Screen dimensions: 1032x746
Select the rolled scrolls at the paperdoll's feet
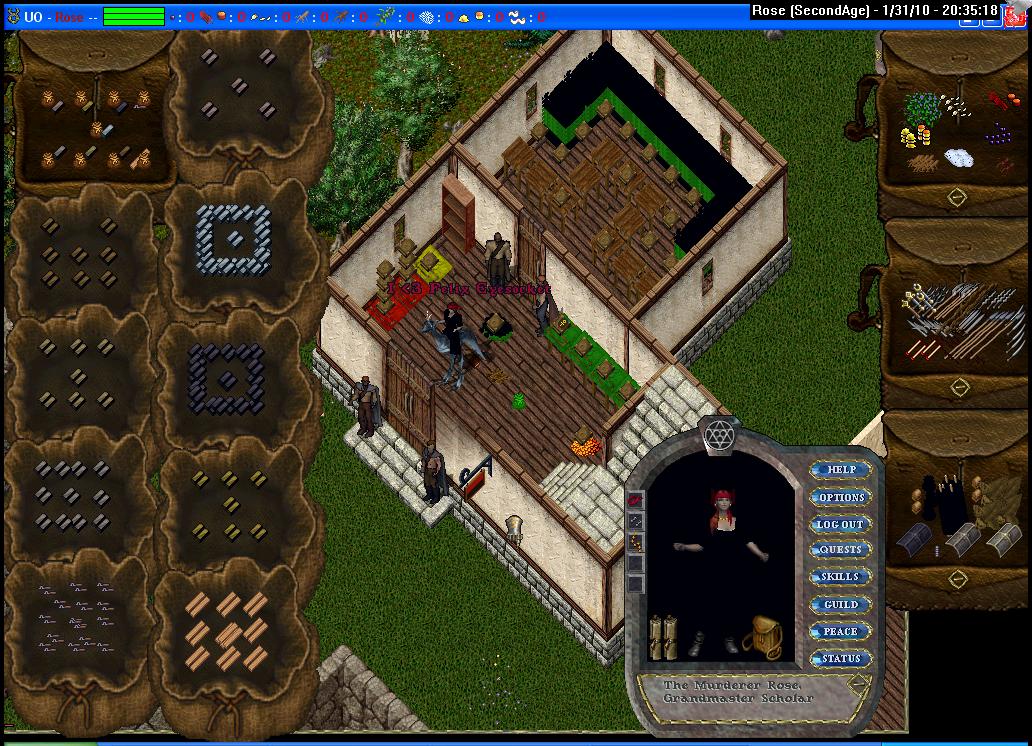(662, 636)
